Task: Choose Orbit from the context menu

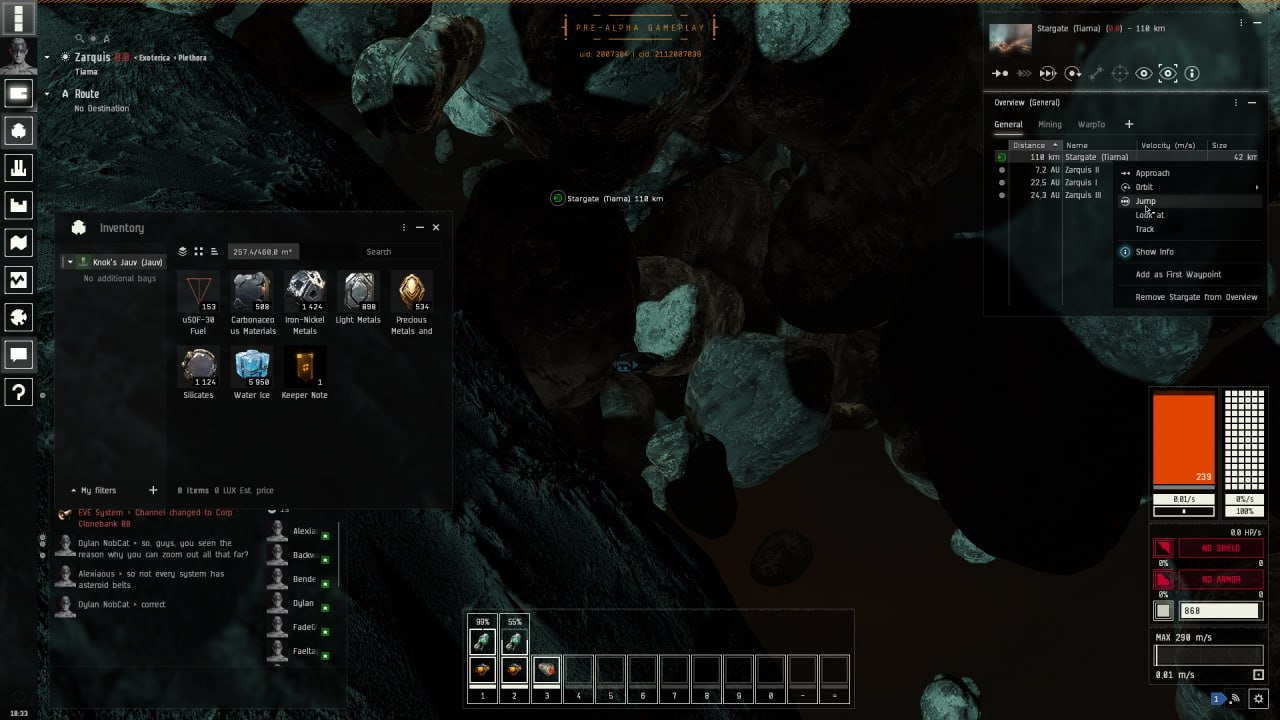Action: click(1144, 187)
